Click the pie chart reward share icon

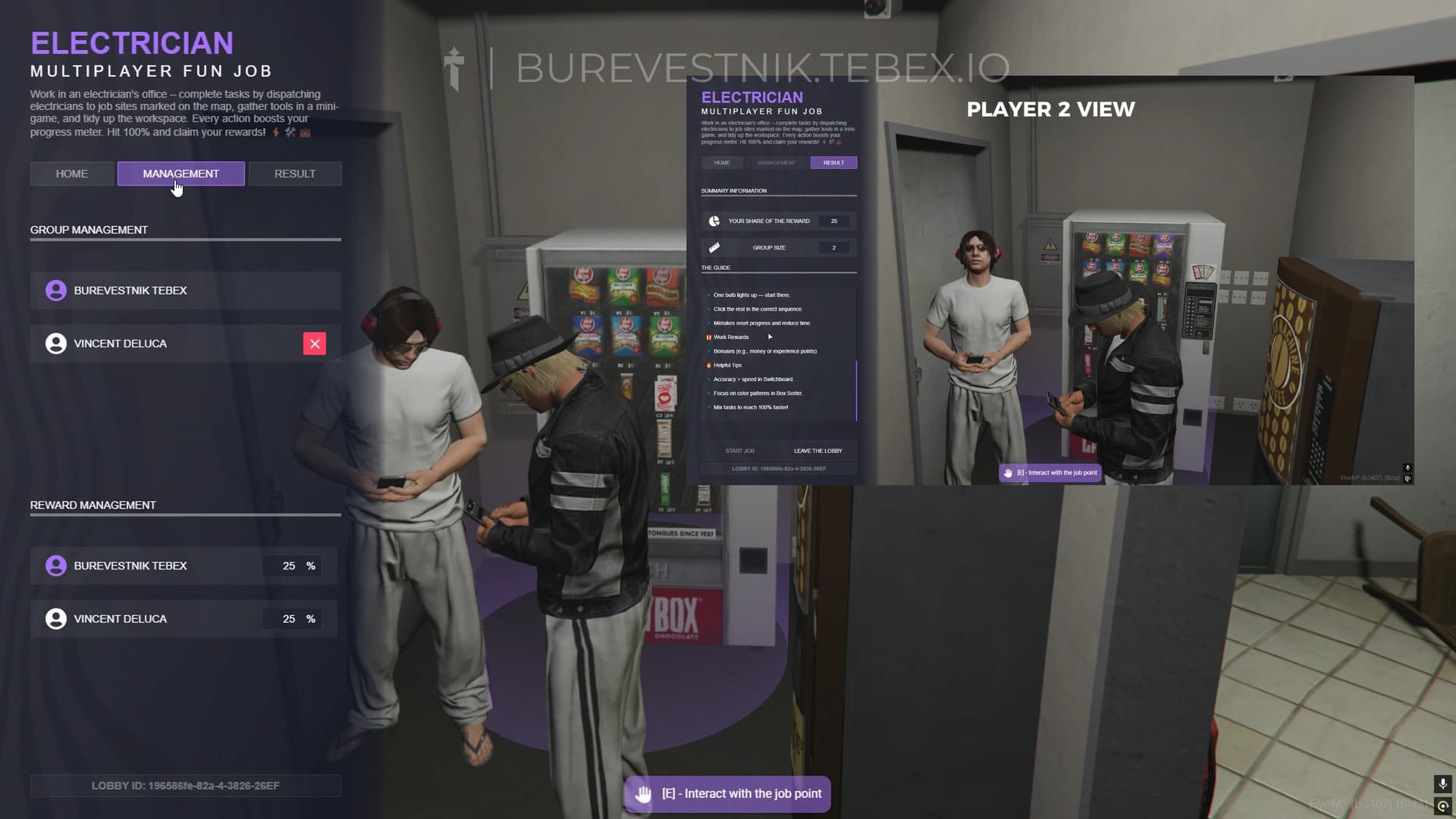click(x=714, y=221)
